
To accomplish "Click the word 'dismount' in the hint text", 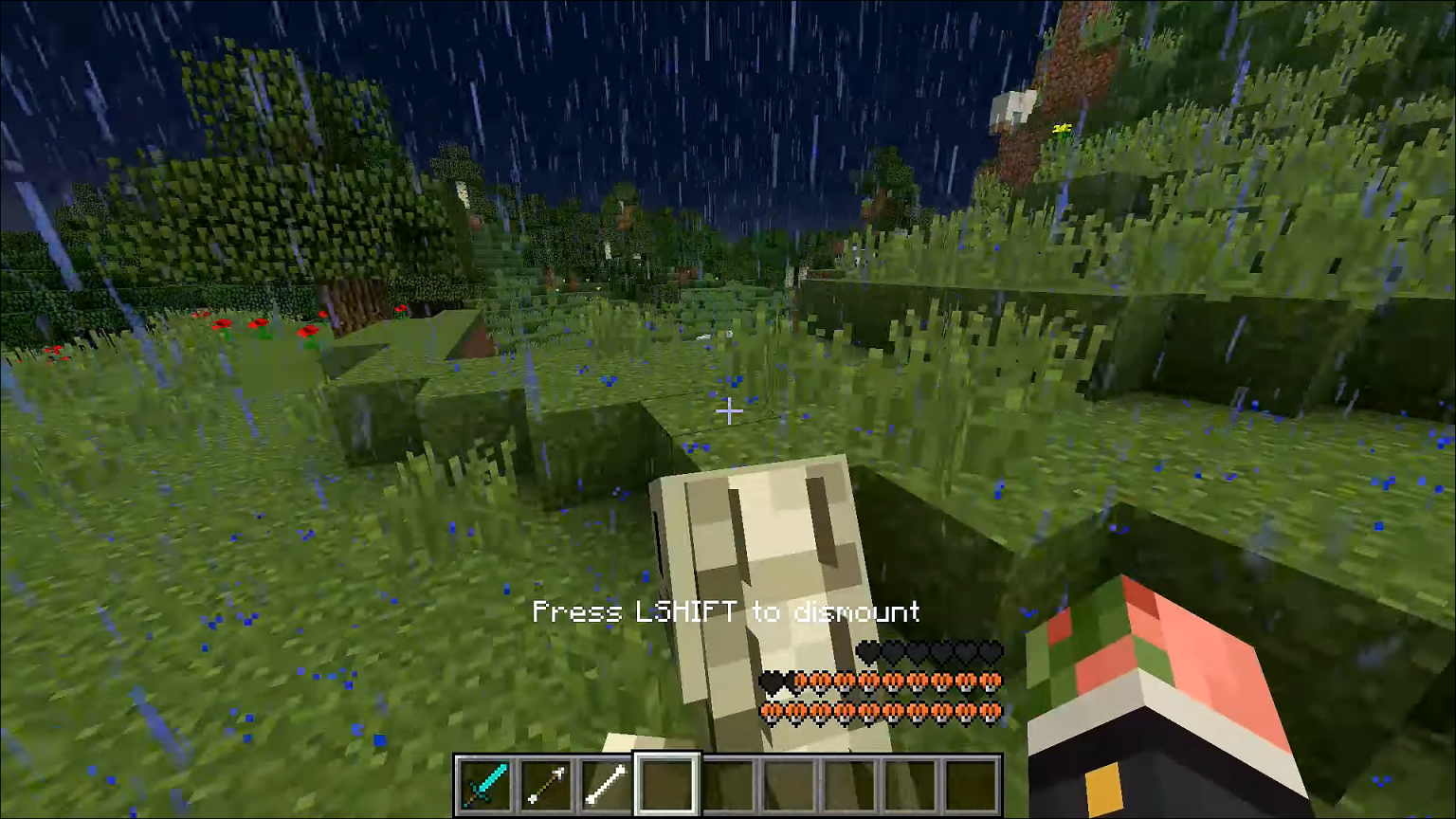I will click(859, 612).
